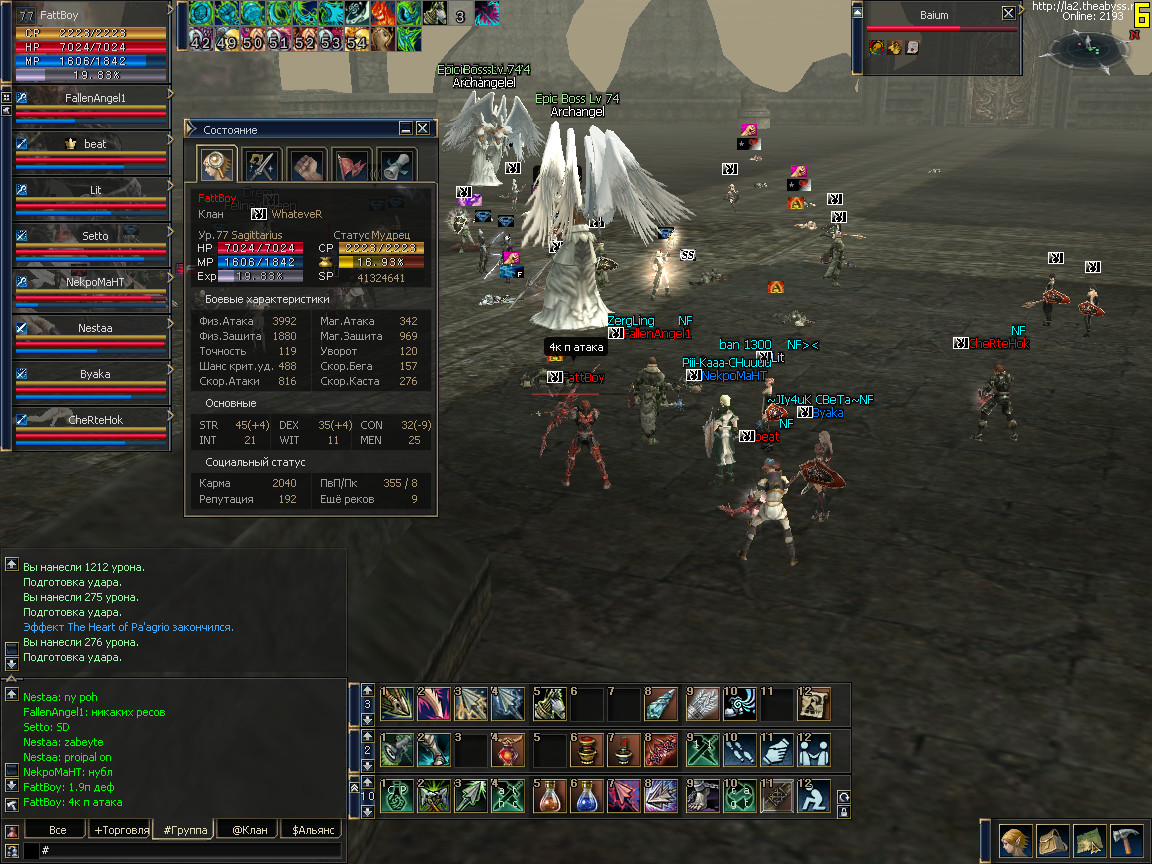Show the red flag tab

[351, 166]
